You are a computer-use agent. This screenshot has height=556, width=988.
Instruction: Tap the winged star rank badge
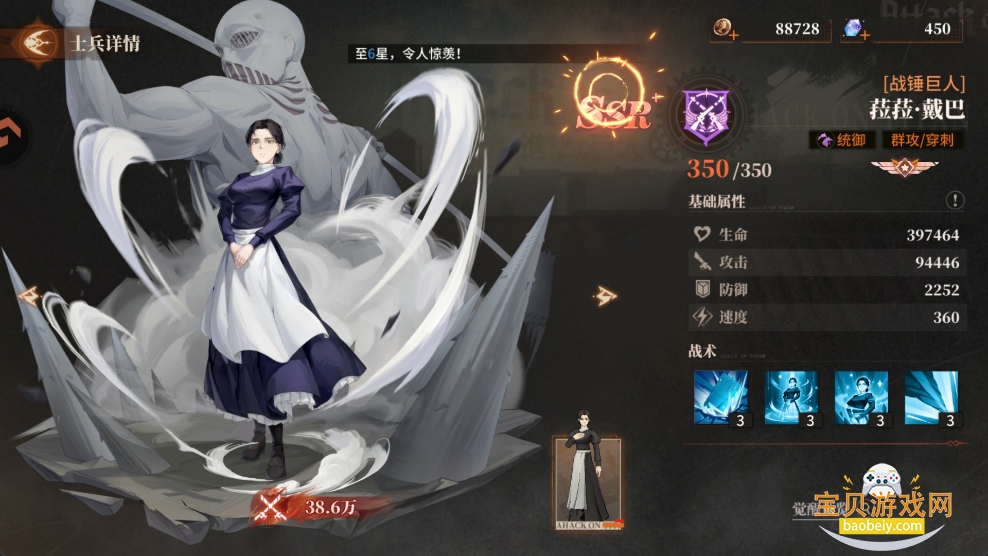[895, 167]
